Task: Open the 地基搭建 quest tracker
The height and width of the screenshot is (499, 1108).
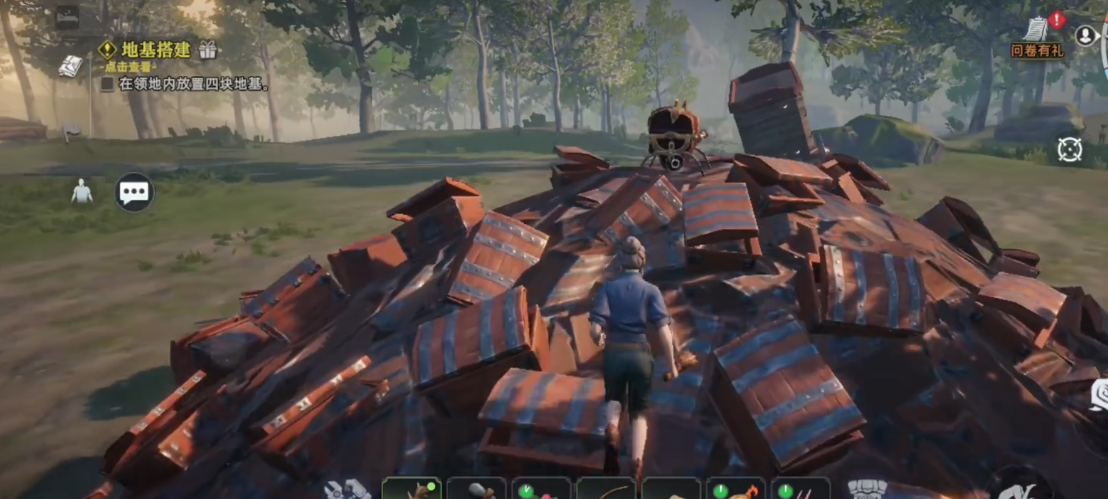Action: (x=145, y=49)
